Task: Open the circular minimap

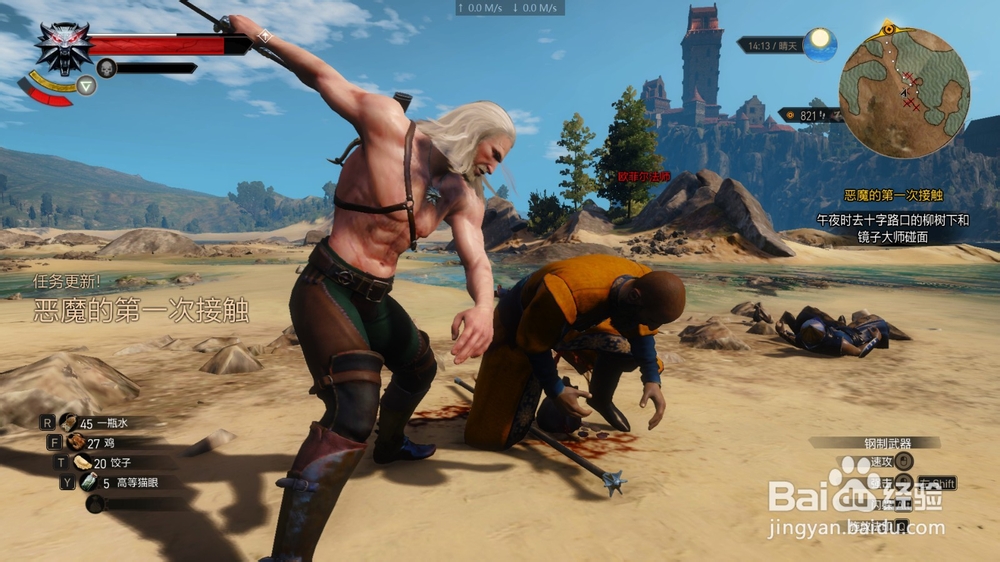Action: pos(902,93)
